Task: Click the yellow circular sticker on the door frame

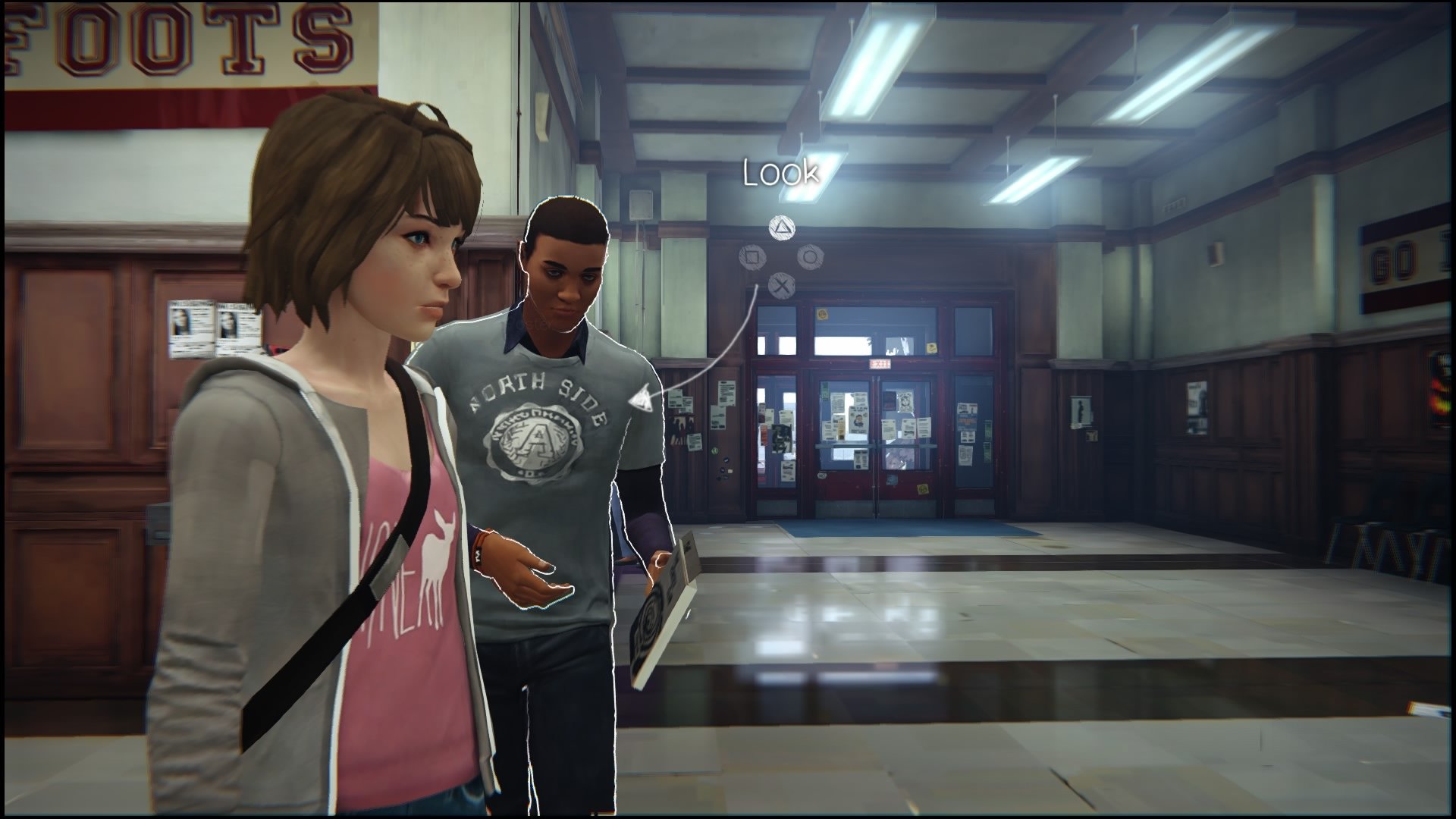Action: point(823,314)
